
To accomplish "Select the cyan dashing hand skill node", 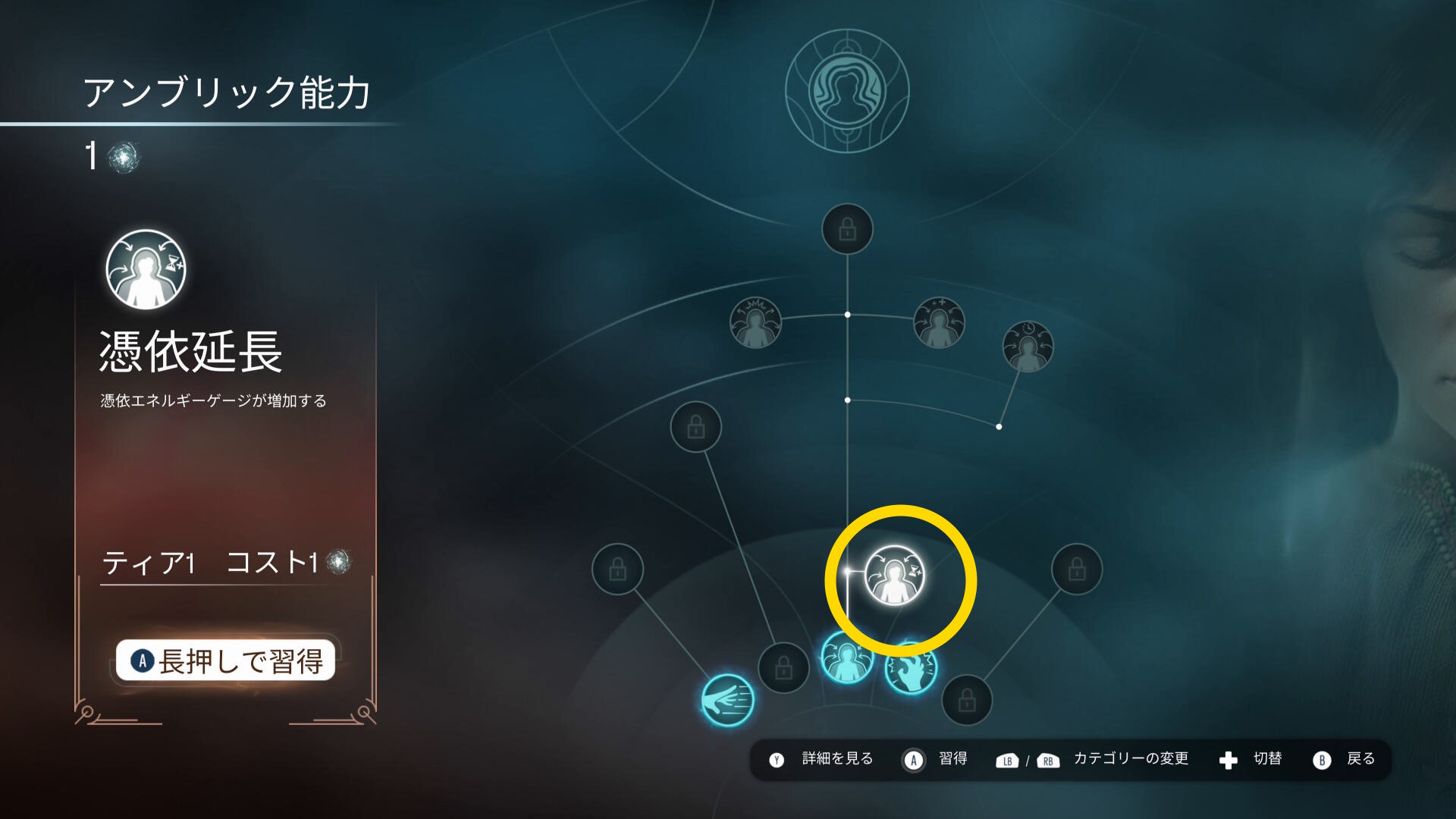I will click(x=727, y=700).
